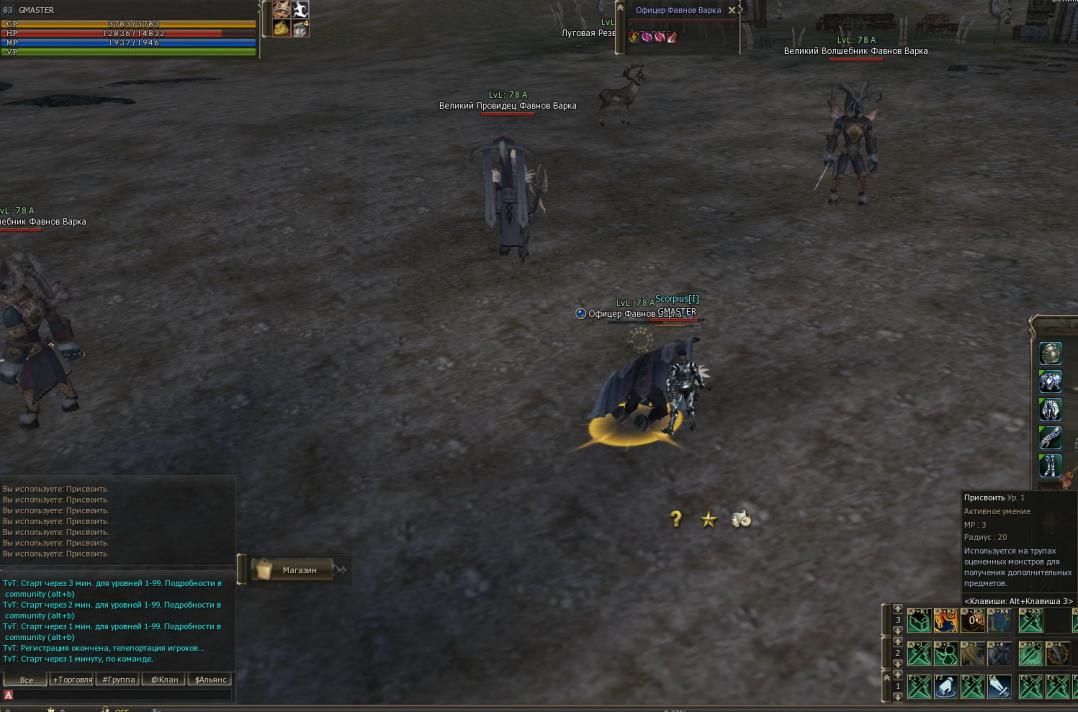Switch to the $Альянс chat tab
1078x712 pixels.
[x=210, y=680]
